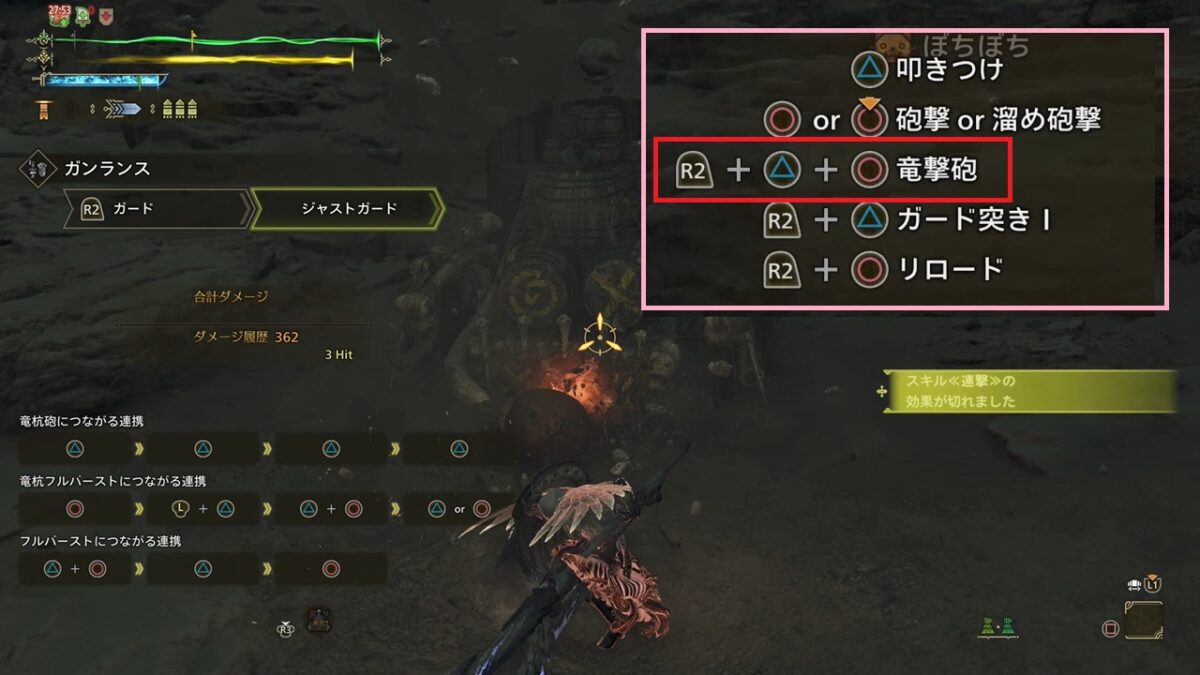Select the リロード move entry

coord(883,269)
